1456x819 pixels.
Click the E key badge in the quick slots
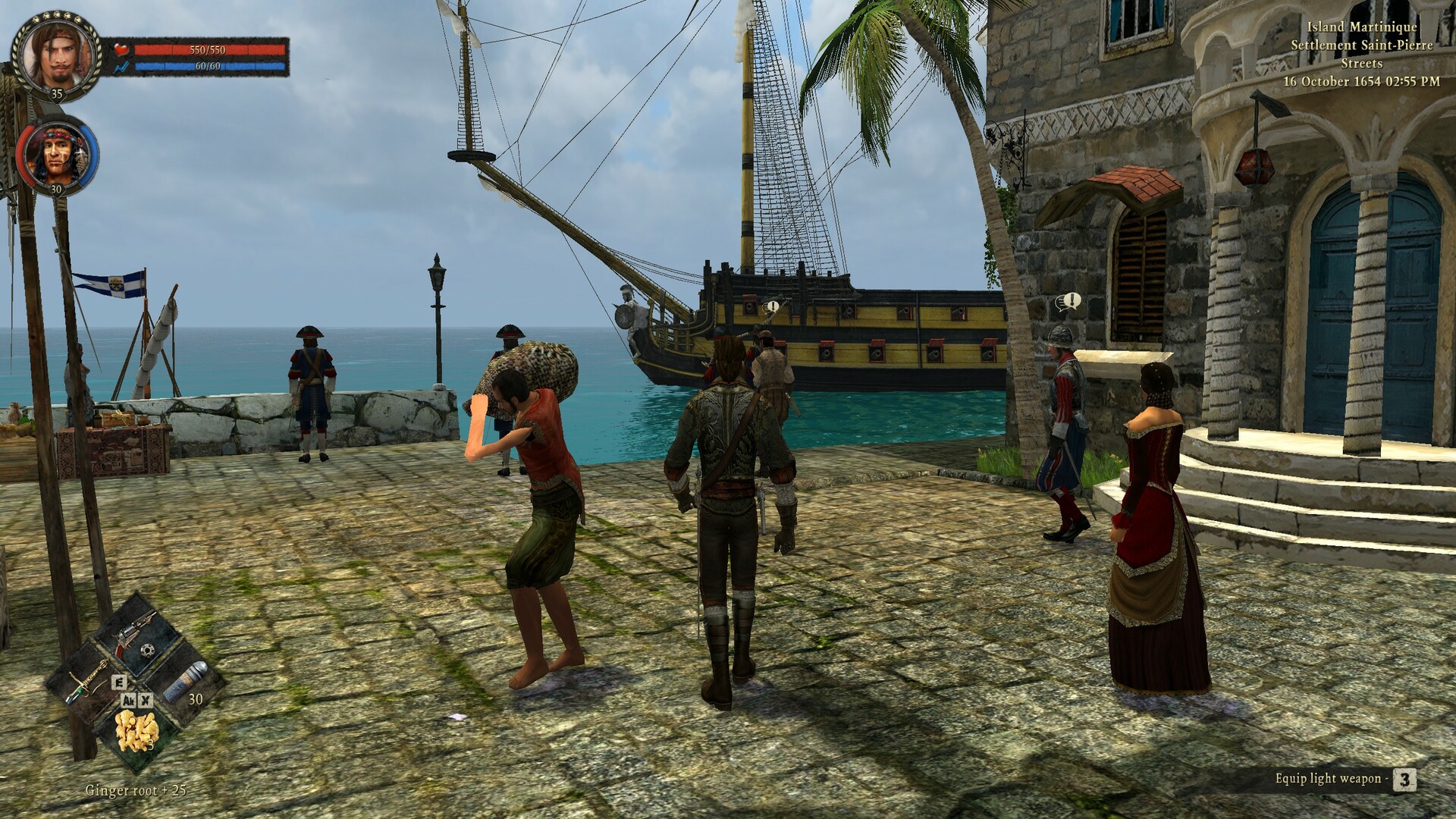pyautogui.click(x=119, y=682)
